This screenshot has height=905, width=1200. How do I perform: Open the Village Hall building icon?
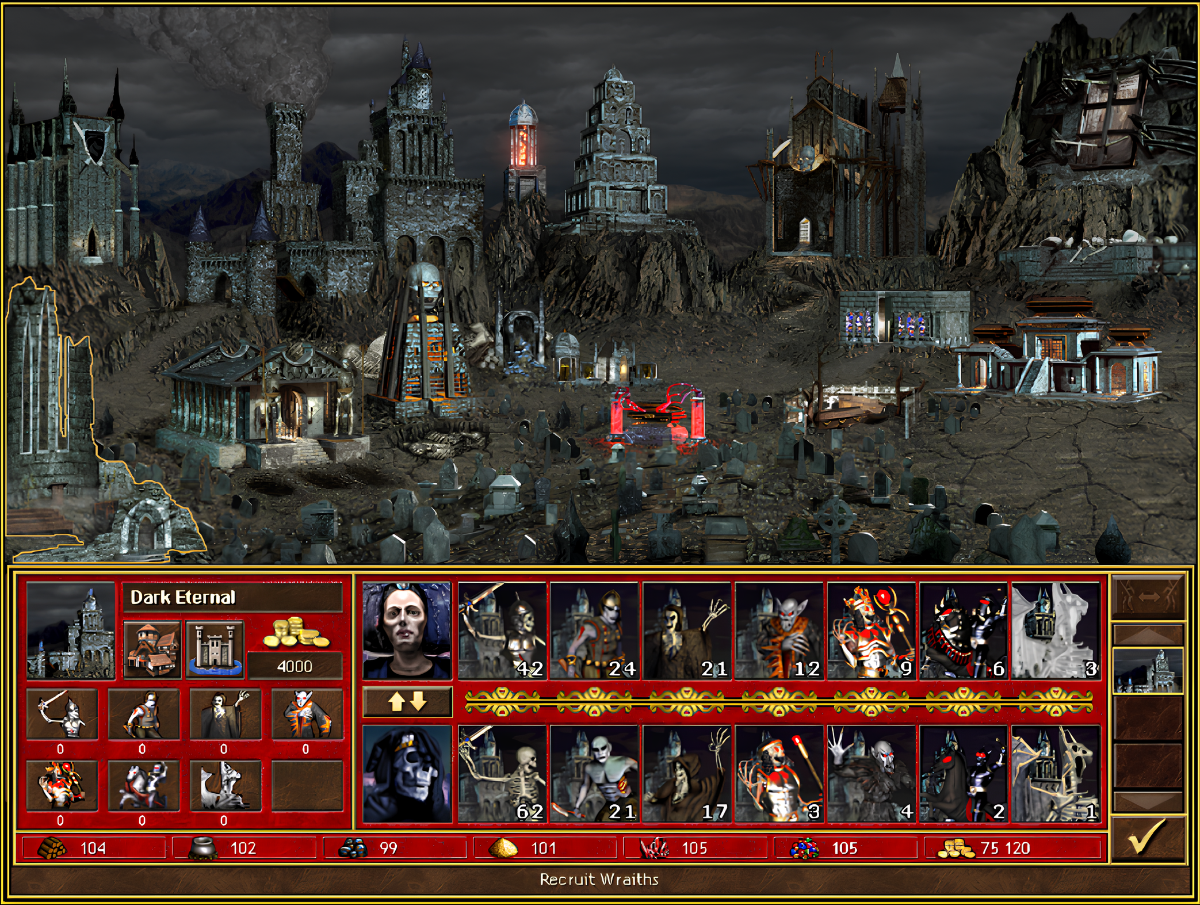tap(153, 649)
